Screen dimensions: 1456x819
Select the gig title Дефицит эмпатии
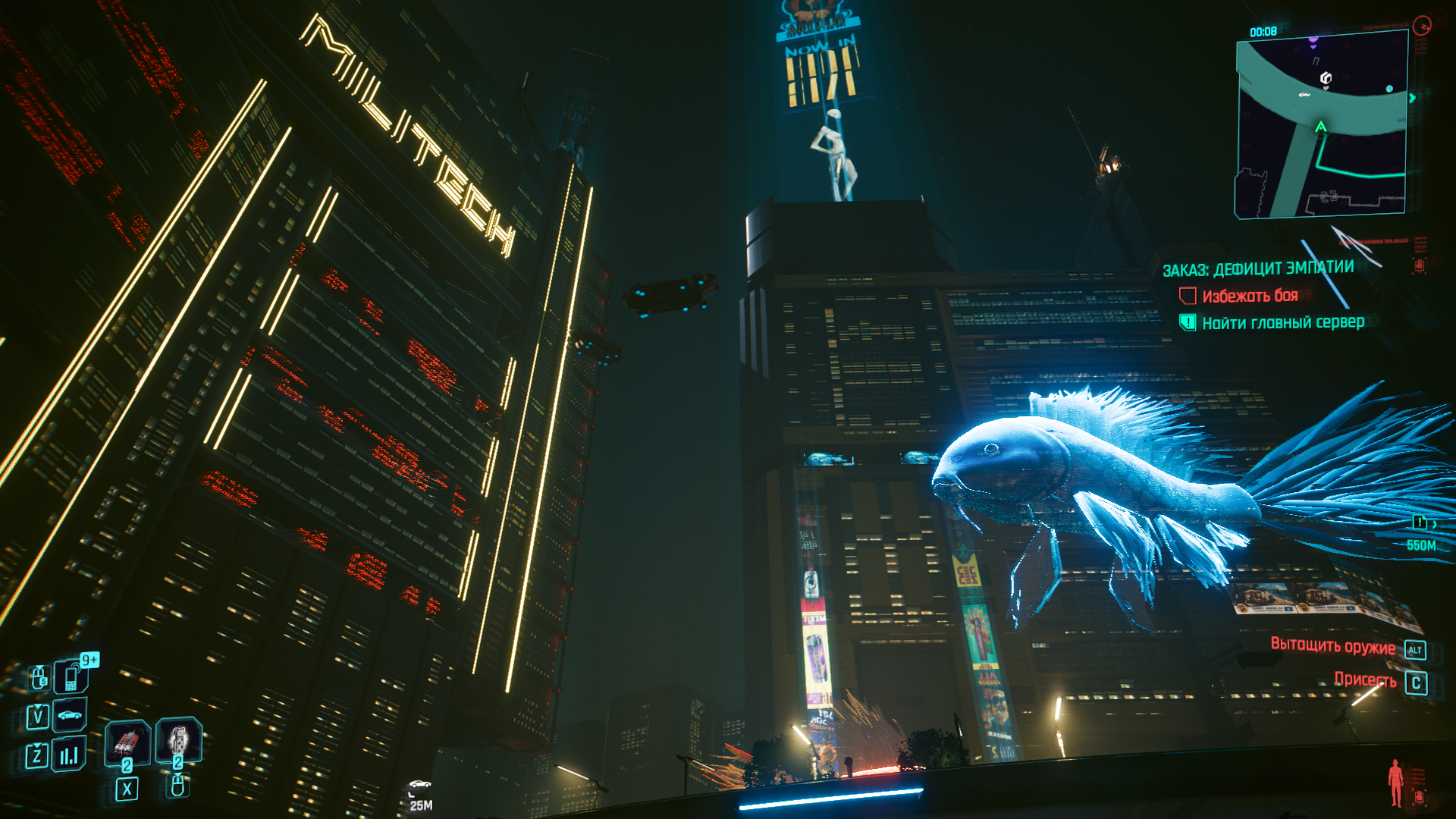(x=1258, y=268)
